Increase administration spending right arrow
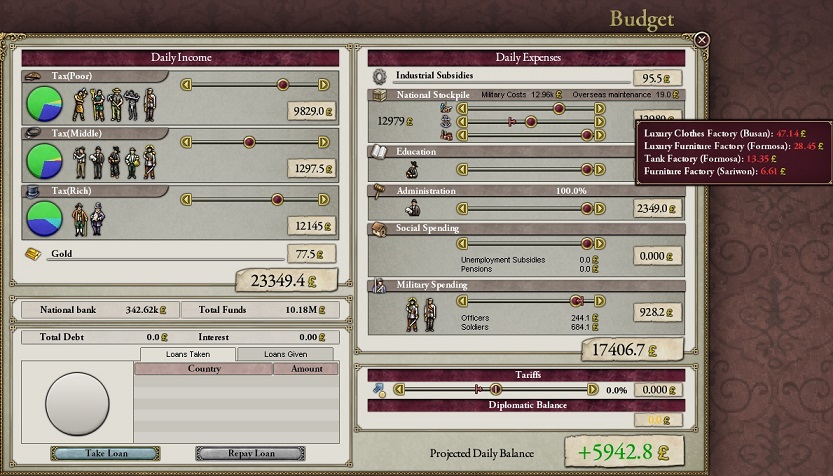This screenshot has height=476, width=833. pos(600,208)
